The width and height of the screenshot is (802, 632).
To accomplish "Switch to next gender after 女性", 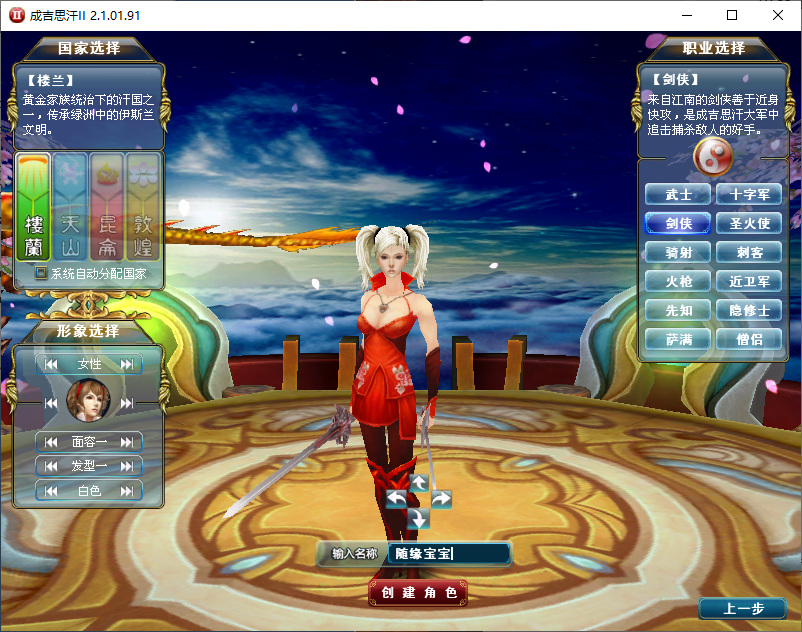I will pyautogui.click(x=127, y=365).
